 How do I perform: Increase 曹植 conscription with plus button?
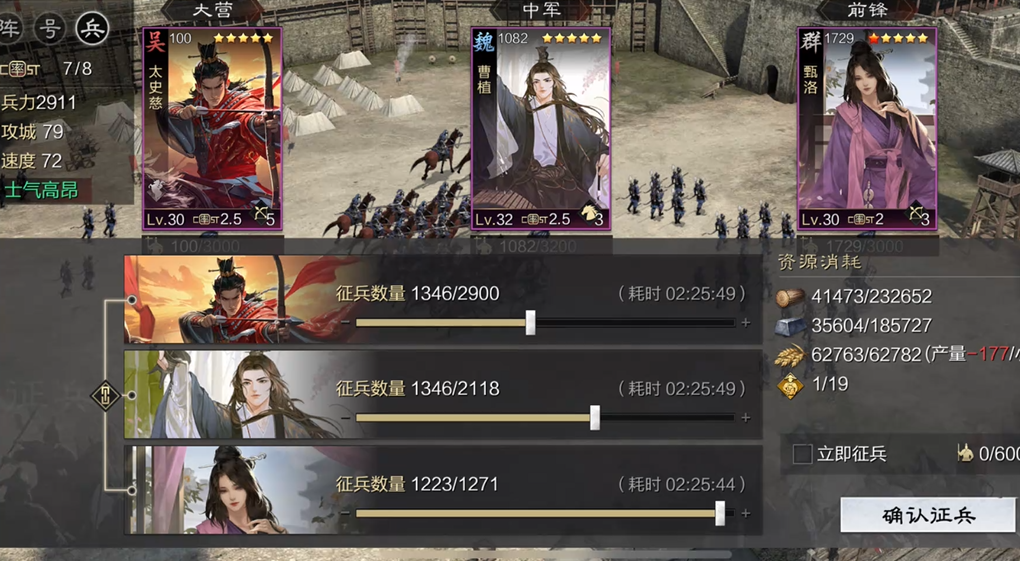pos(745,418)
